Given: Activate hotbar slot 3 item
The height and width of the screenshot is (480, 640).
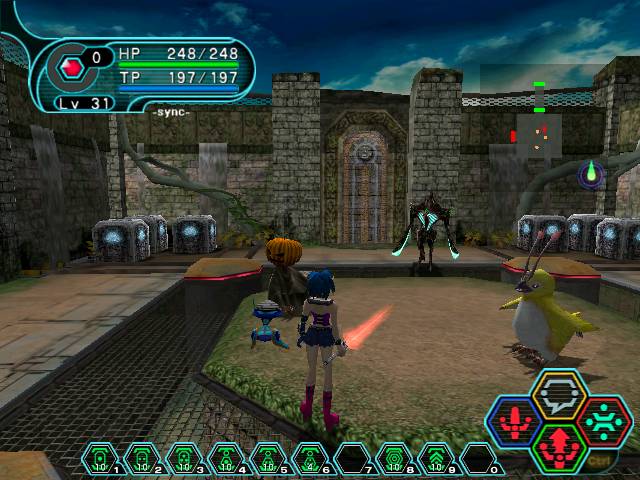Looking at the screenshot, I should point(184,459).
